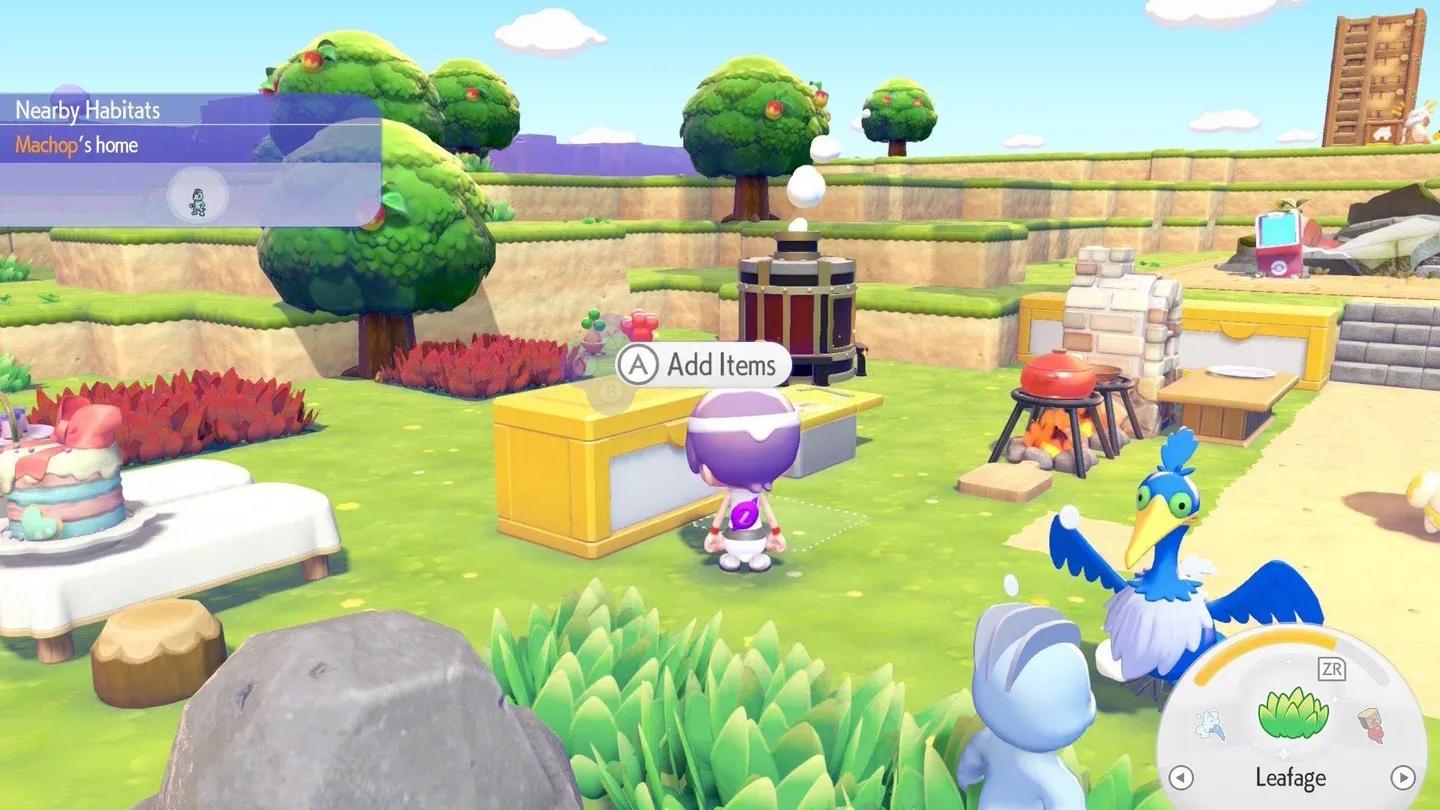
Task: Click the blue gust item icon left of Leafage
Action: 1209,724
